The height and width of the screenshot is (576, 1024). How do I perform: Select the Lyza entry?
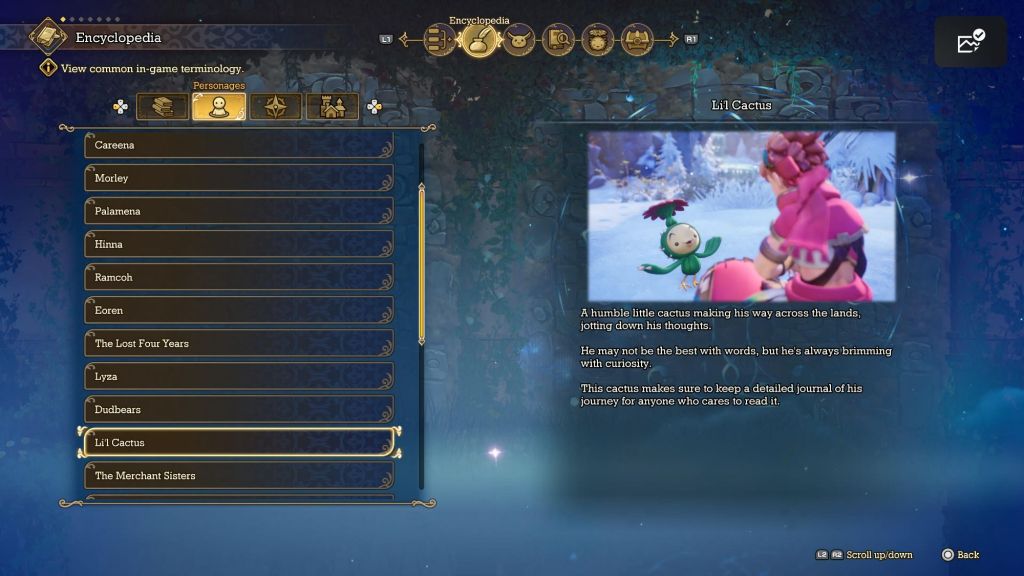pyautogui.click(x=238, y=376)
